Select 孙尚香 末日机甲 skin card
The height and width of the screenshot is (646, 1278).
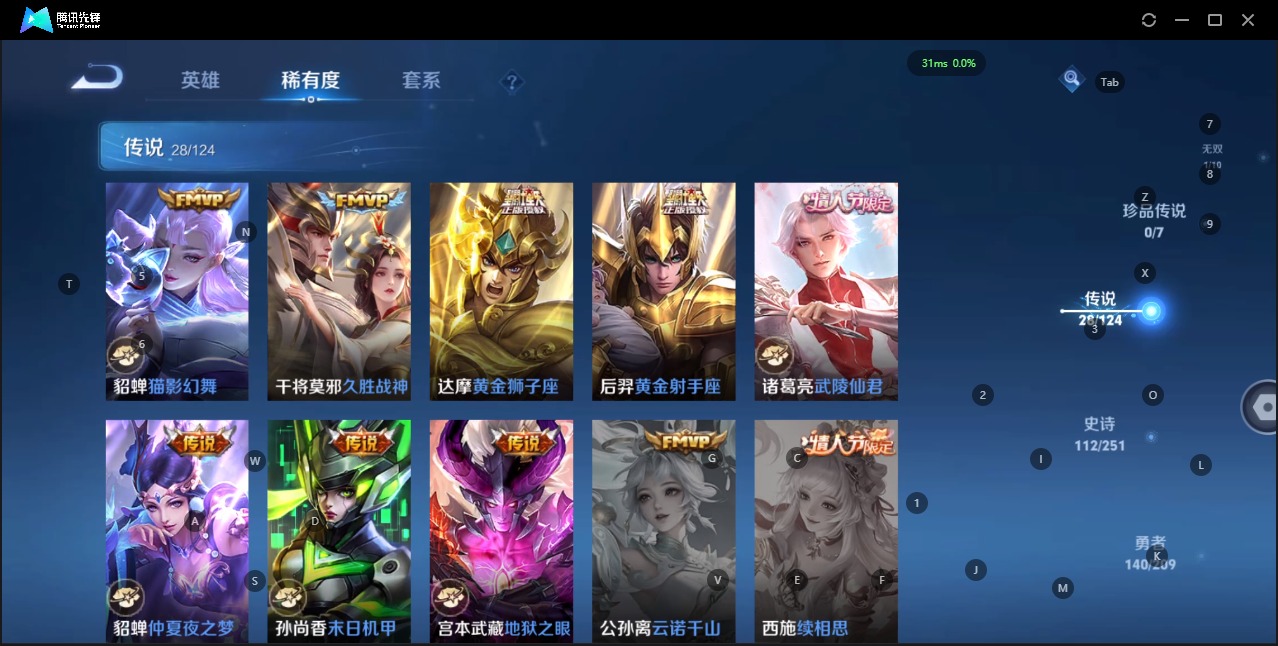click(x=339, y=530)
